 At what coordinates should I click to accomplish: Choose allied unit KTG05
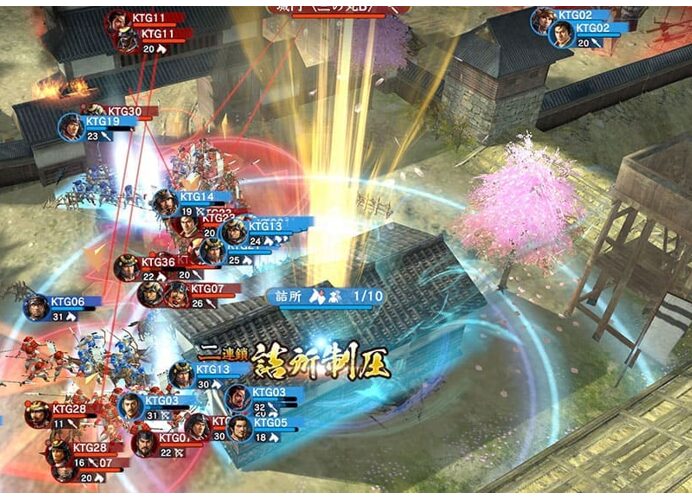239,428
